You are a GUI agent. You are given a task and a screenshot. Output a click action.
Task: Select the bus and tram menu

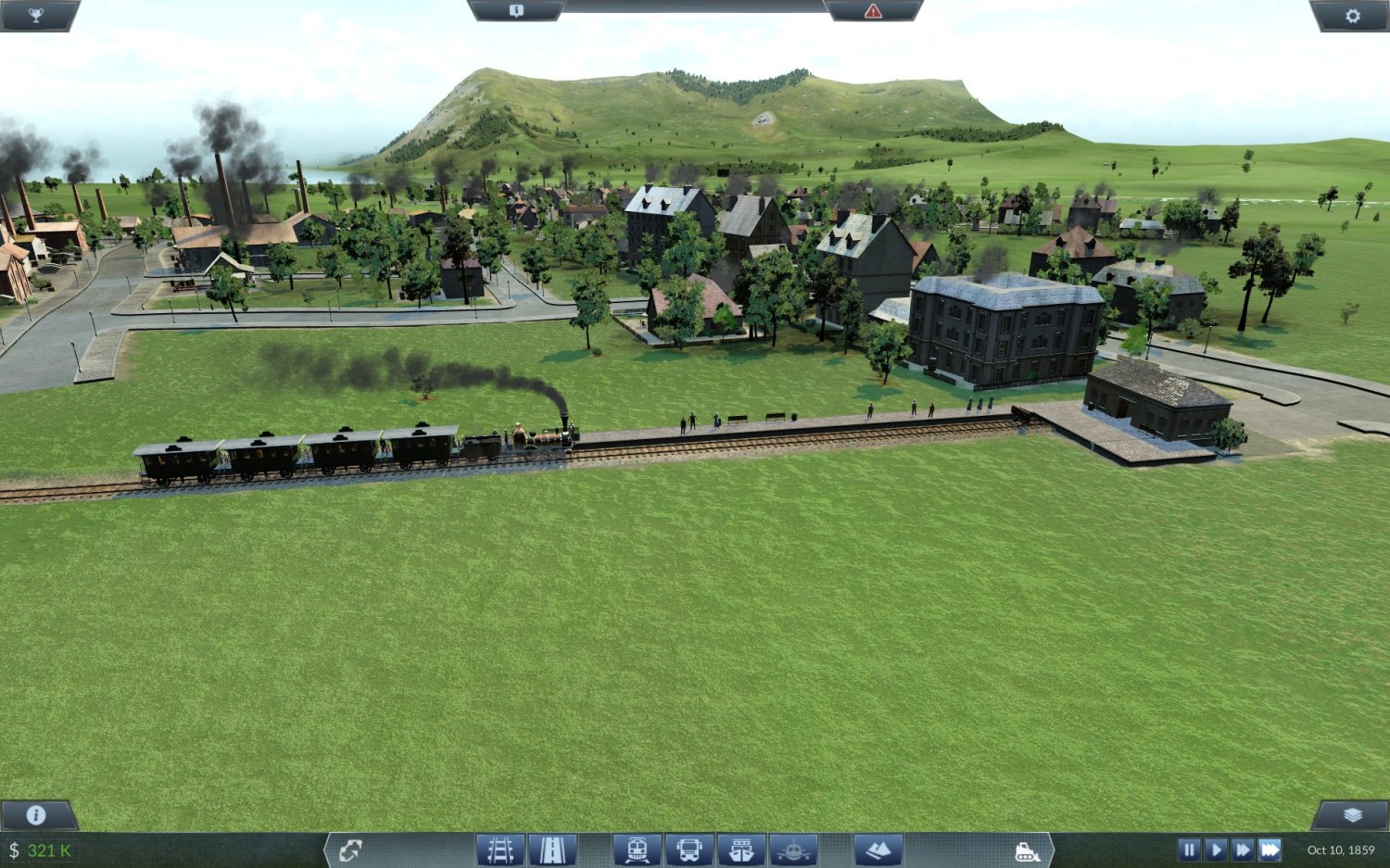[689, 849]
